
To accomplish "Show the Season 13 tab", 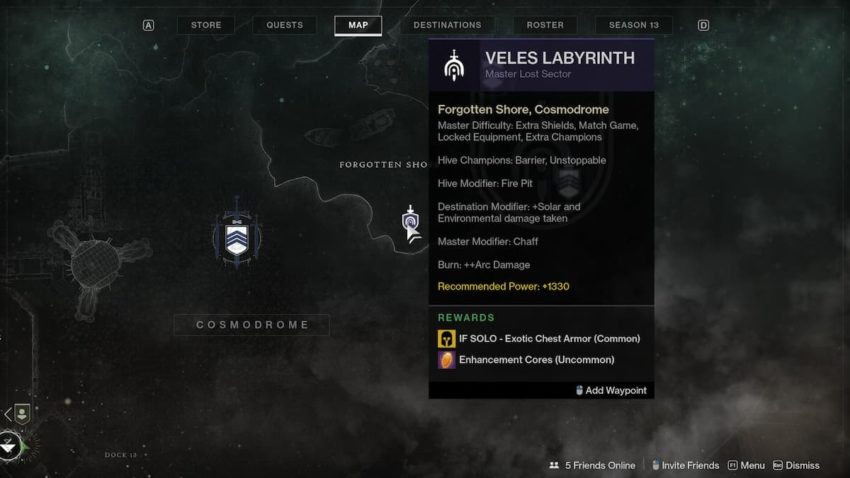I will [633, 25].
